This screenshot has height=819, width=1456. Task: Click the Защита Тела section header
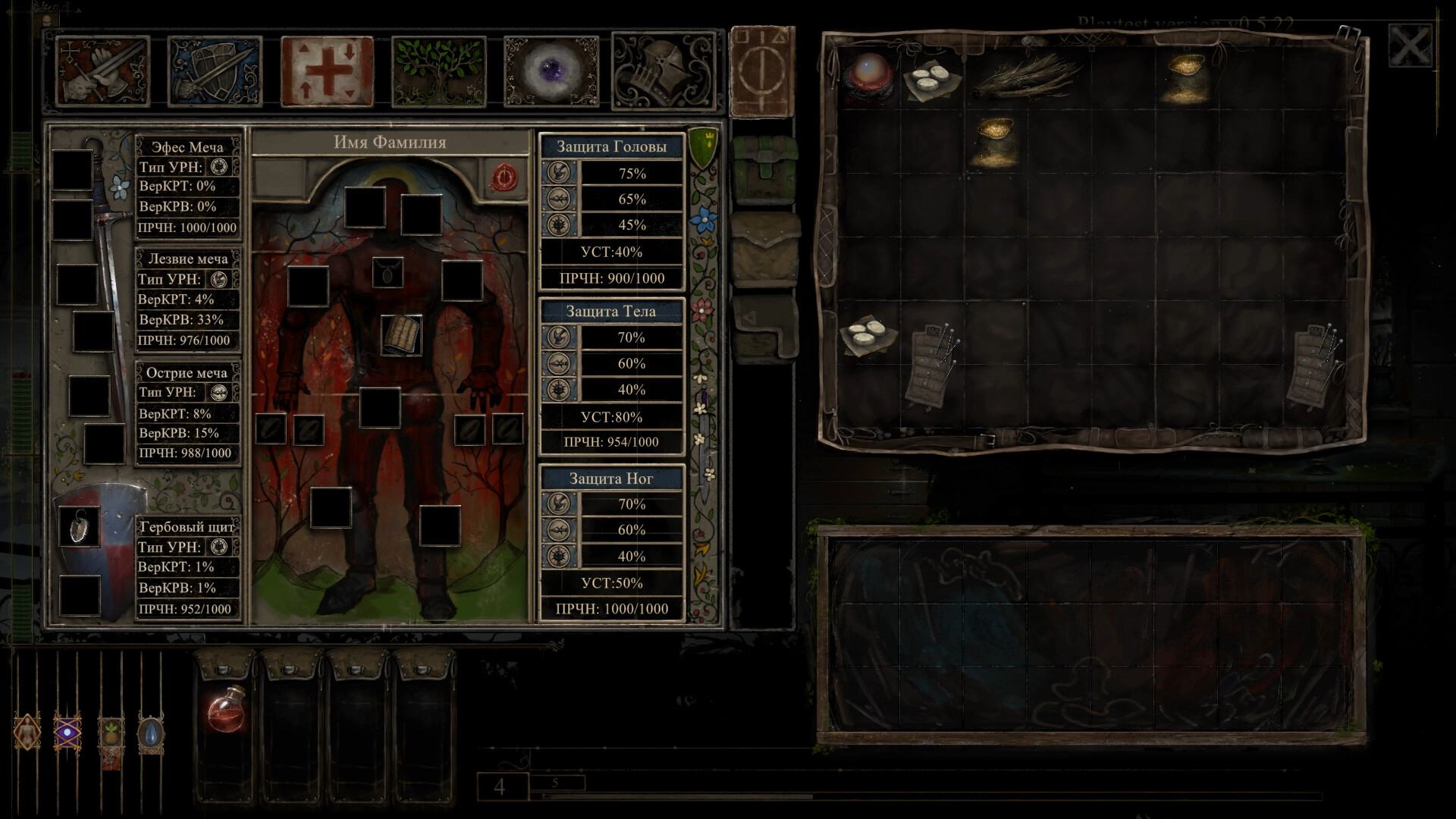tap(613, 311)
